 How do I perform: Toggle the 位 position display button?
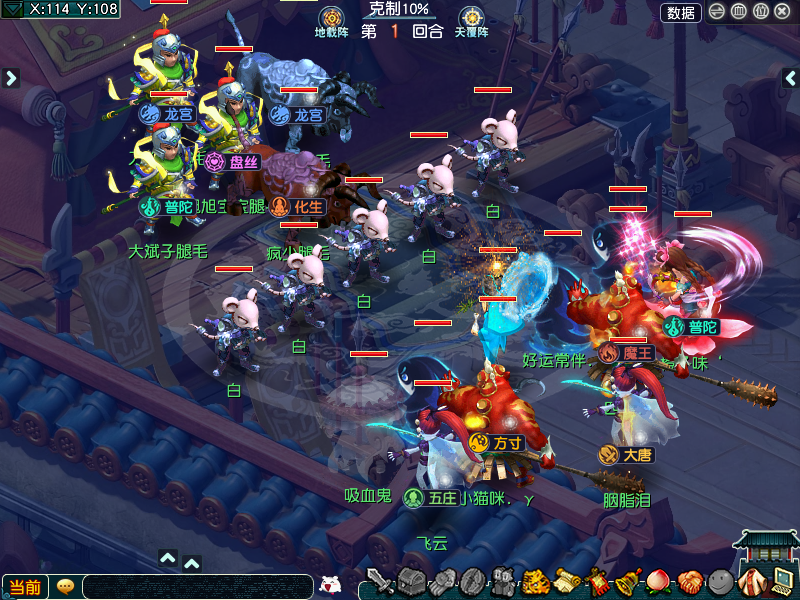[x=760, y=12]
